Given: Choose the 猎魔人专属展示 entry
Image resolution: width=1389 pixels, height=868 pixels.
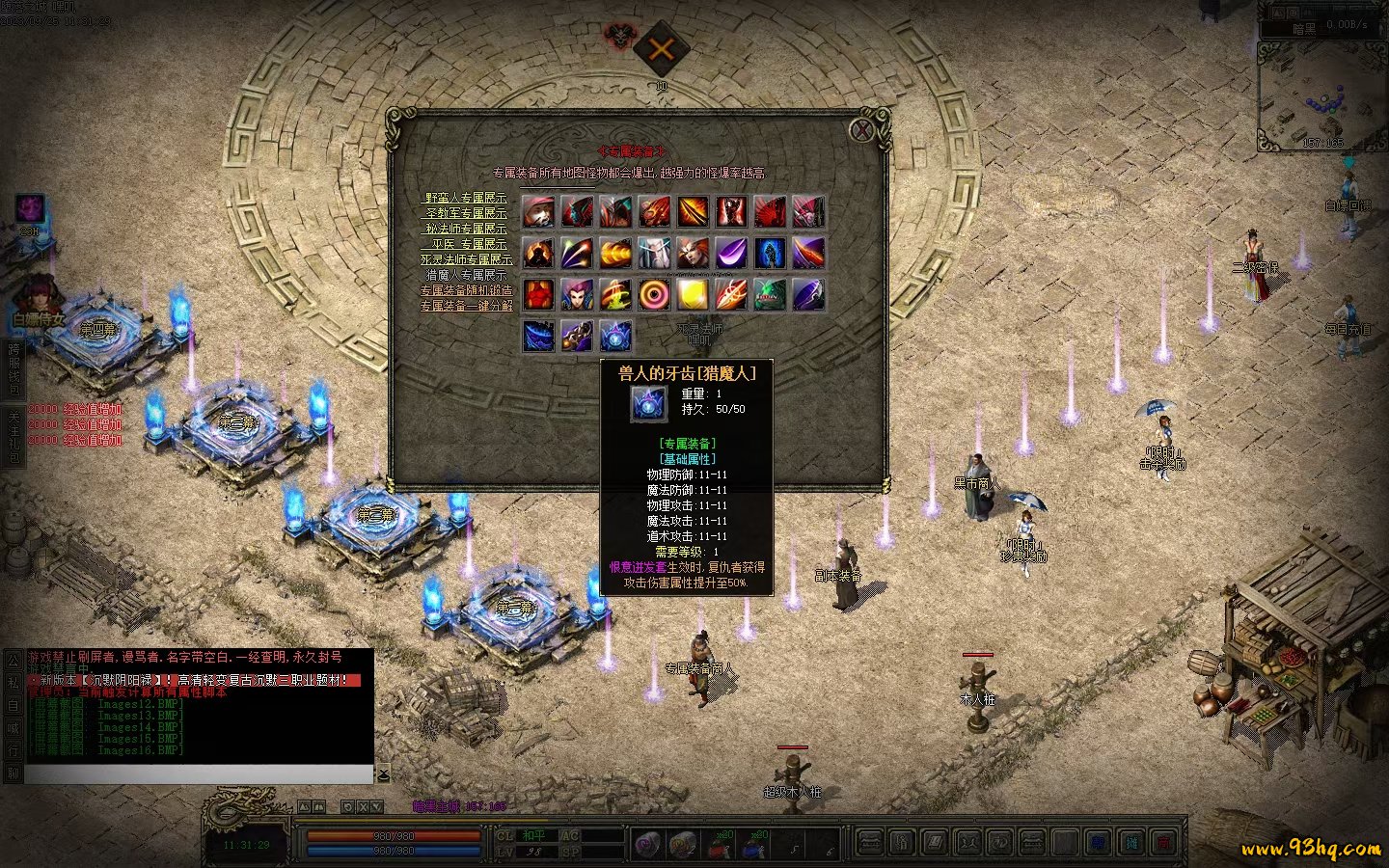Looking at the screenshot, I should [x=467, y=275].
